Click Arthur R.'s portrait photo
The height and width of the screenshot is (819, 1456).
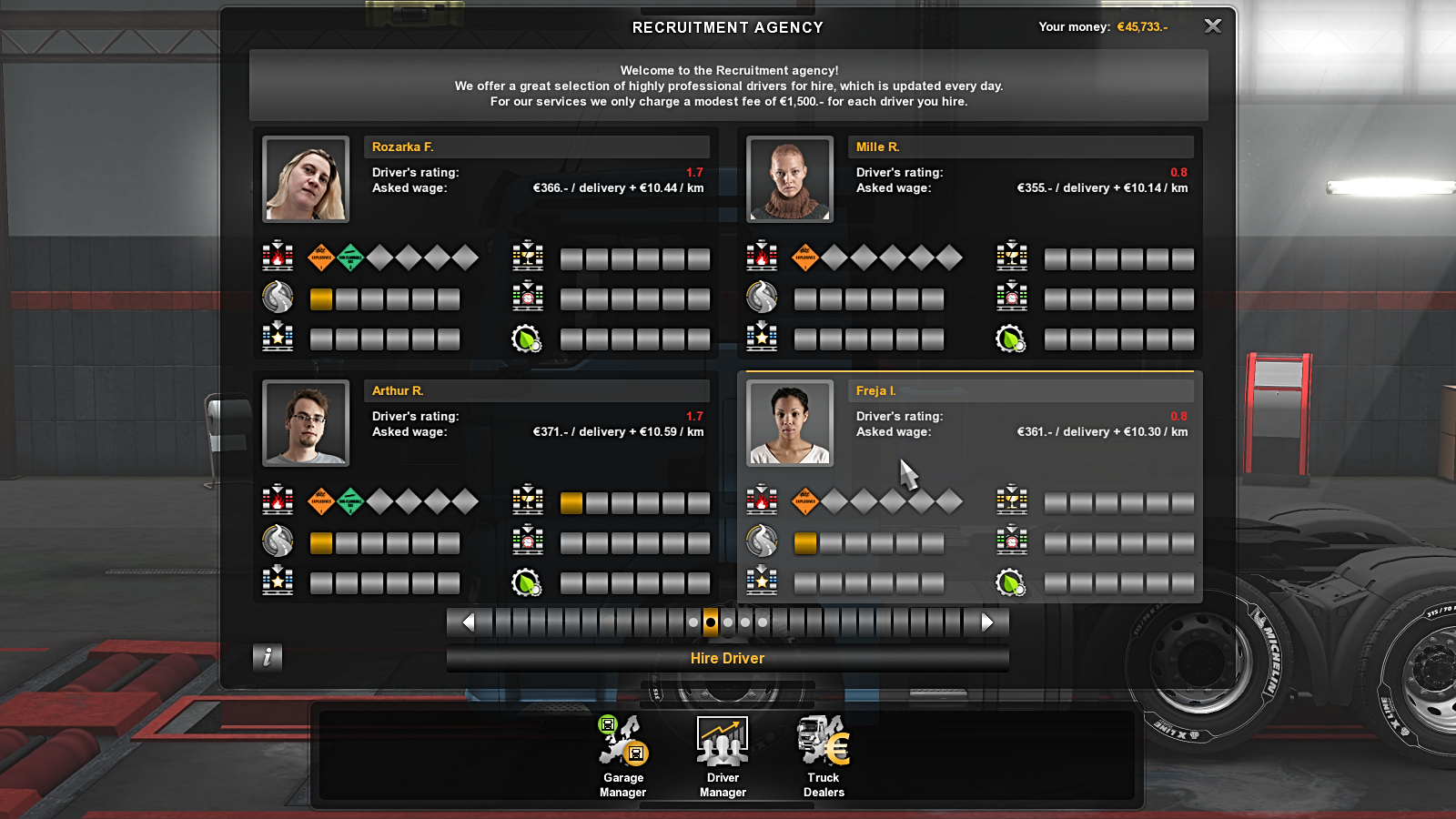pyautogui.click(x=306, y=423)
